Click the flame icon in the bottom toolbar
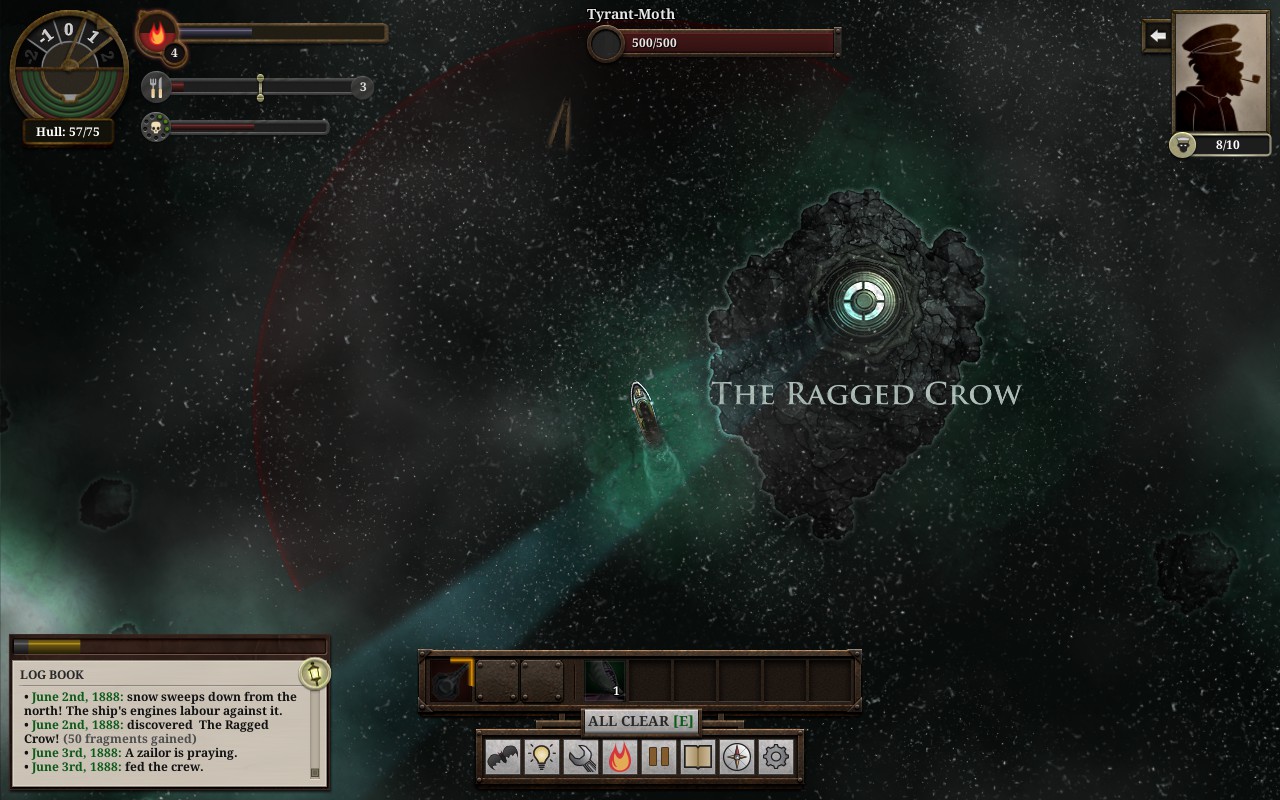Viewport: 1280px width, 800px height. click(619, 758)
